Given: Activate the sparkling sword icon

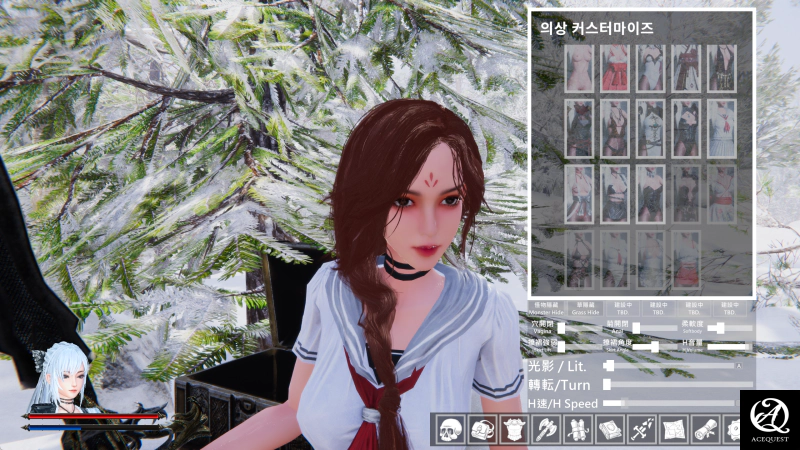Looking at the screenshot, I should tap(641, 430).
